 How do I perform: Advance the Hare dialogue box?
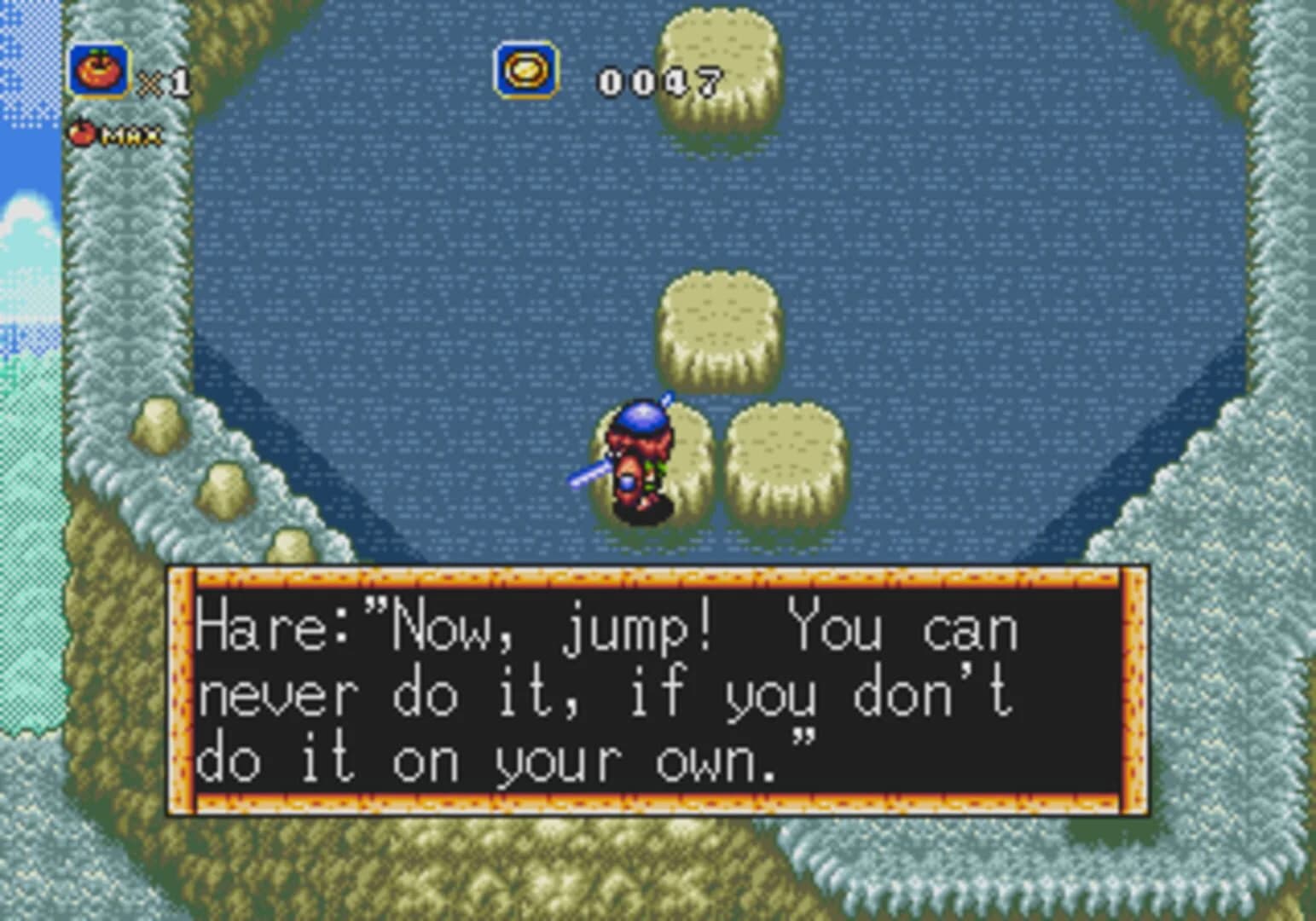coord(658,692)
